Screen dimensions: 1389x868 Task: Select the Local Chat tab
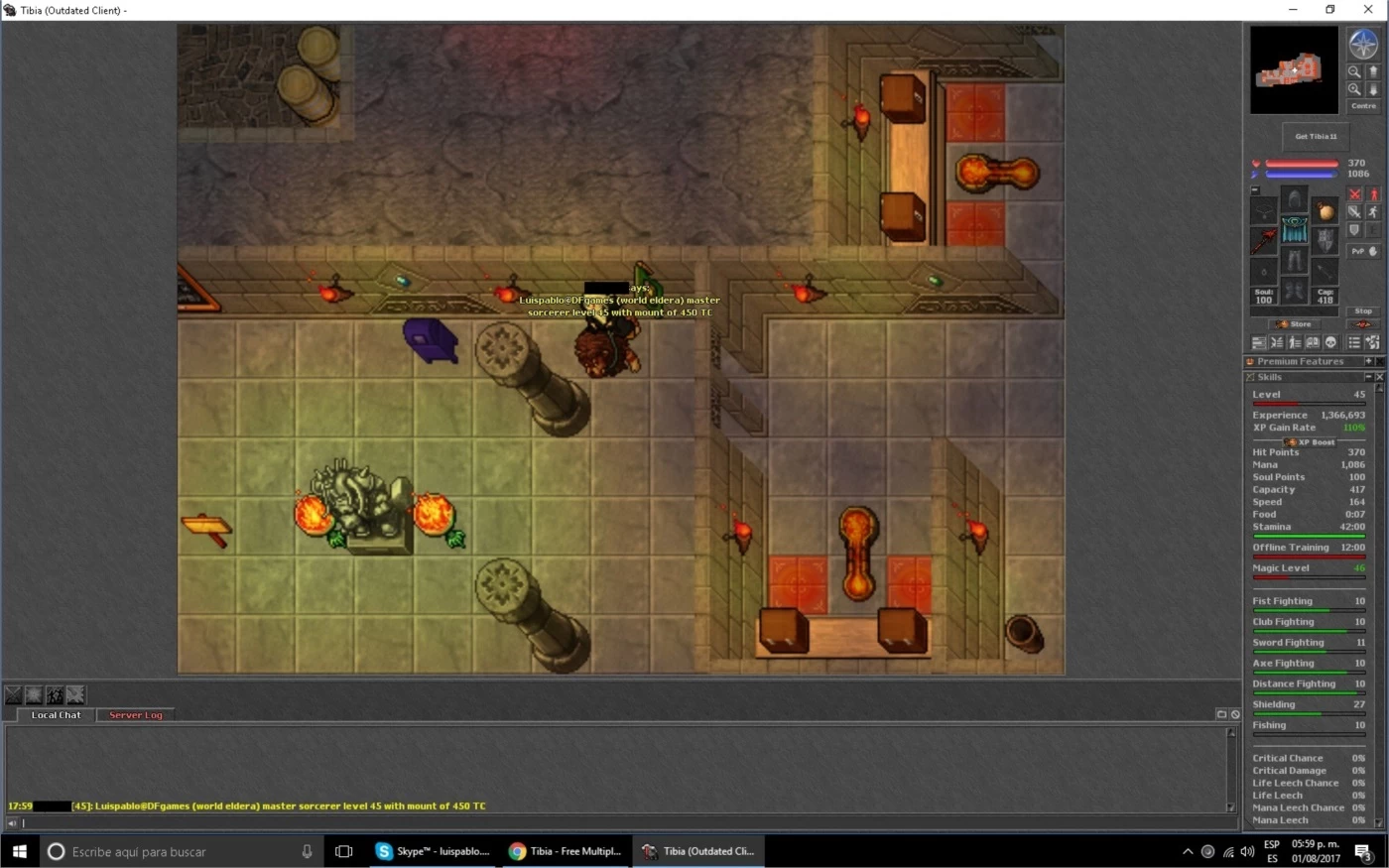pos(56,714)
